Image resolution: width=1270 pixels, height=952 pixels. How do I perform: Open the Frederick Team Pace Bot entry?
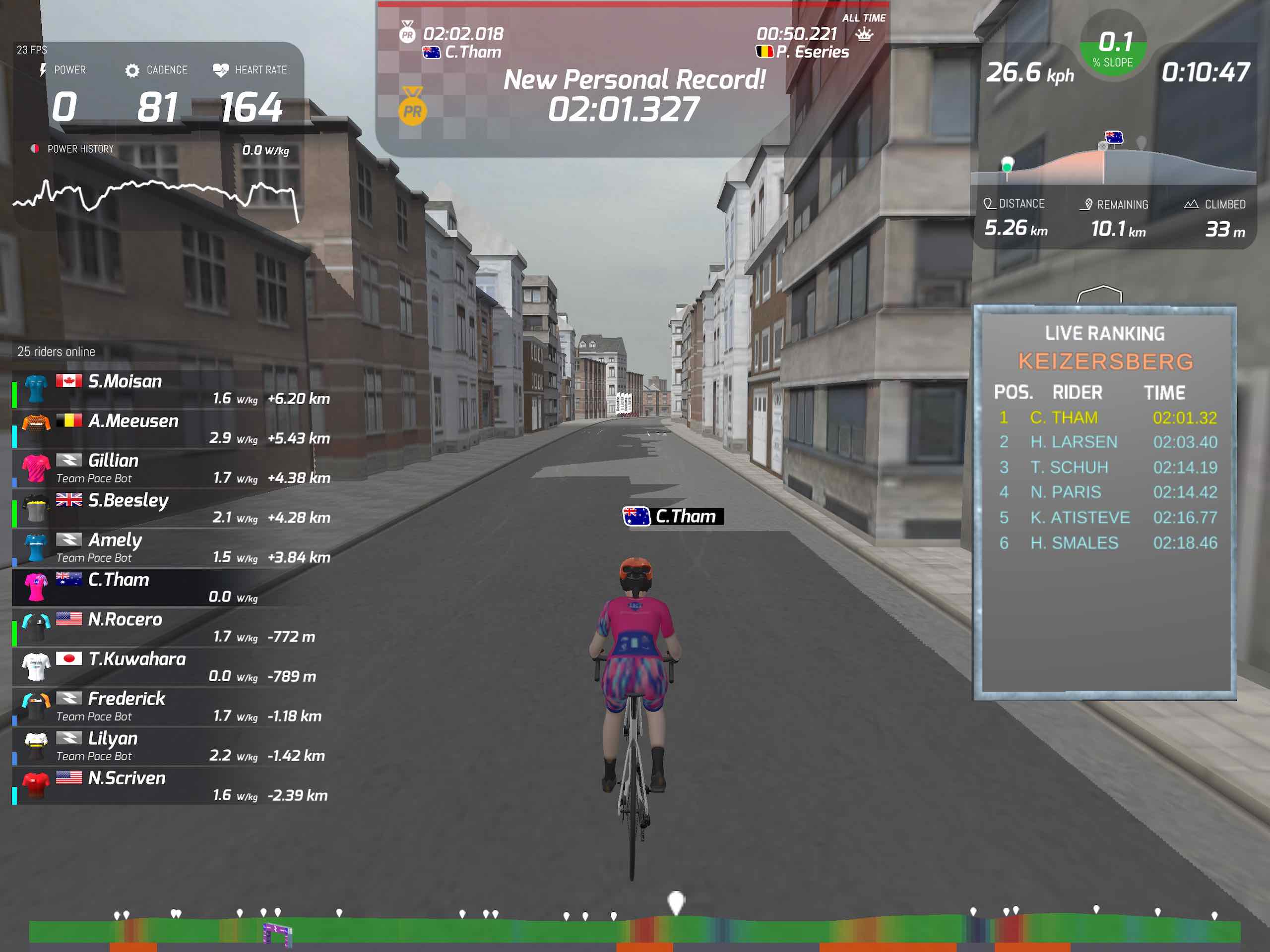[172, 707]
